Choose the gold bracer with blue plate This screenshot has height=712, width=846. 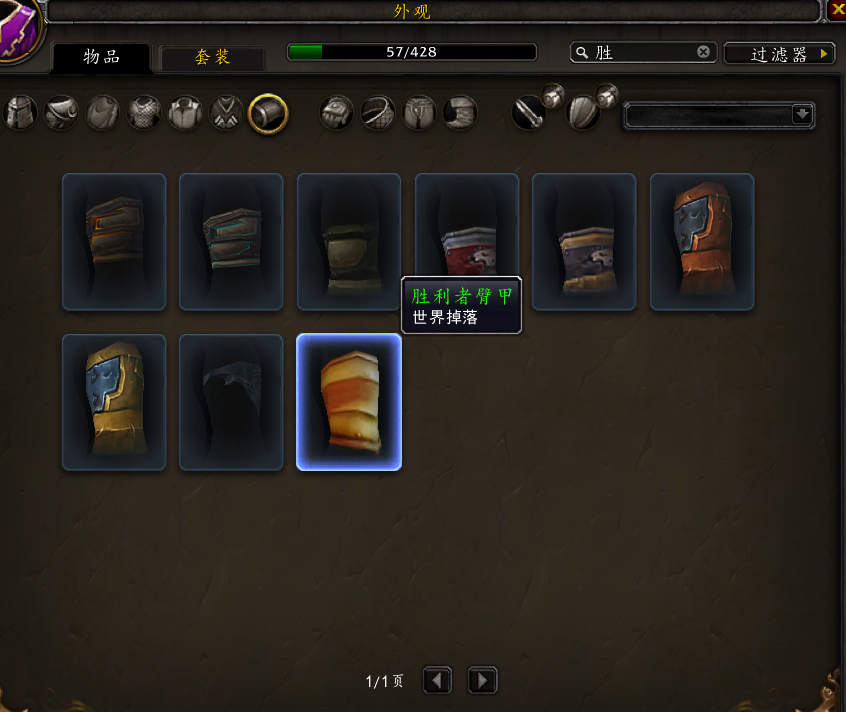pyautogui.click(x=114, y=402)
